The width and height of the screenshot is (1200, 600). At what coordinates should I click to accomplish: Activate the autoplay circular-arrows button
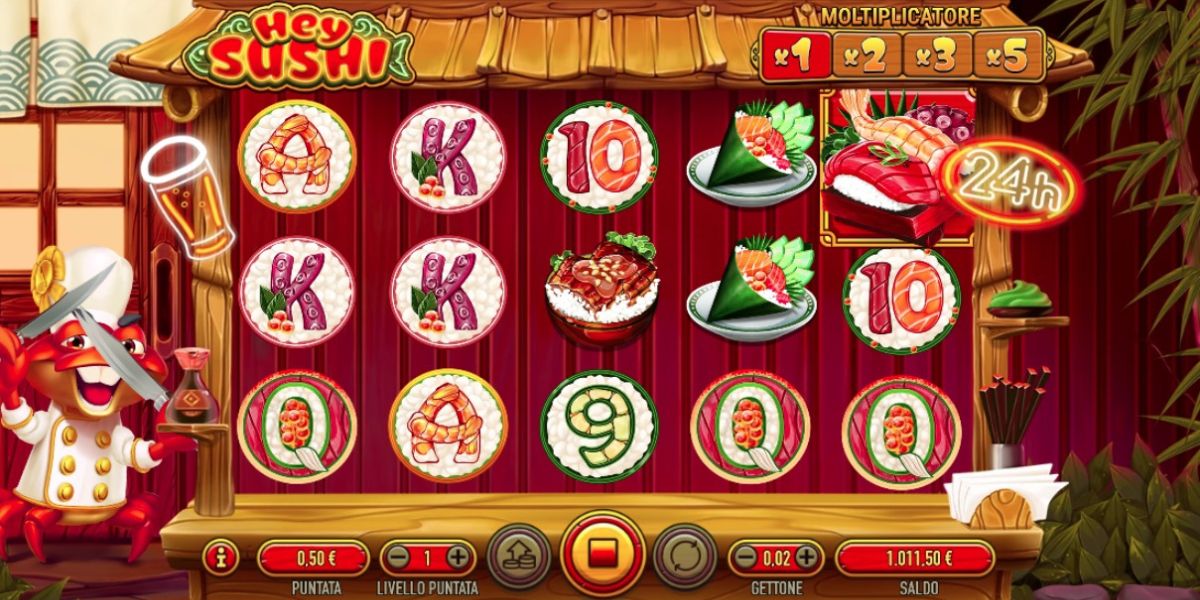[685, 555]
